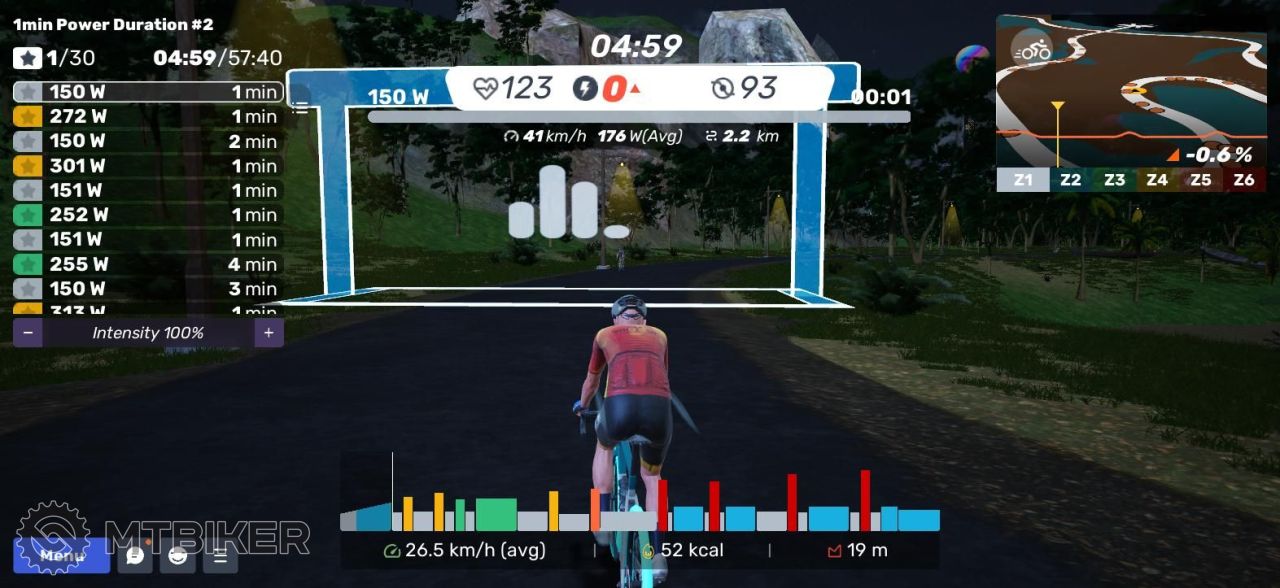The width and height of the screenshot is (1280, 588).
Task: Click the smiley face emote button
Action: click(177, 556)
